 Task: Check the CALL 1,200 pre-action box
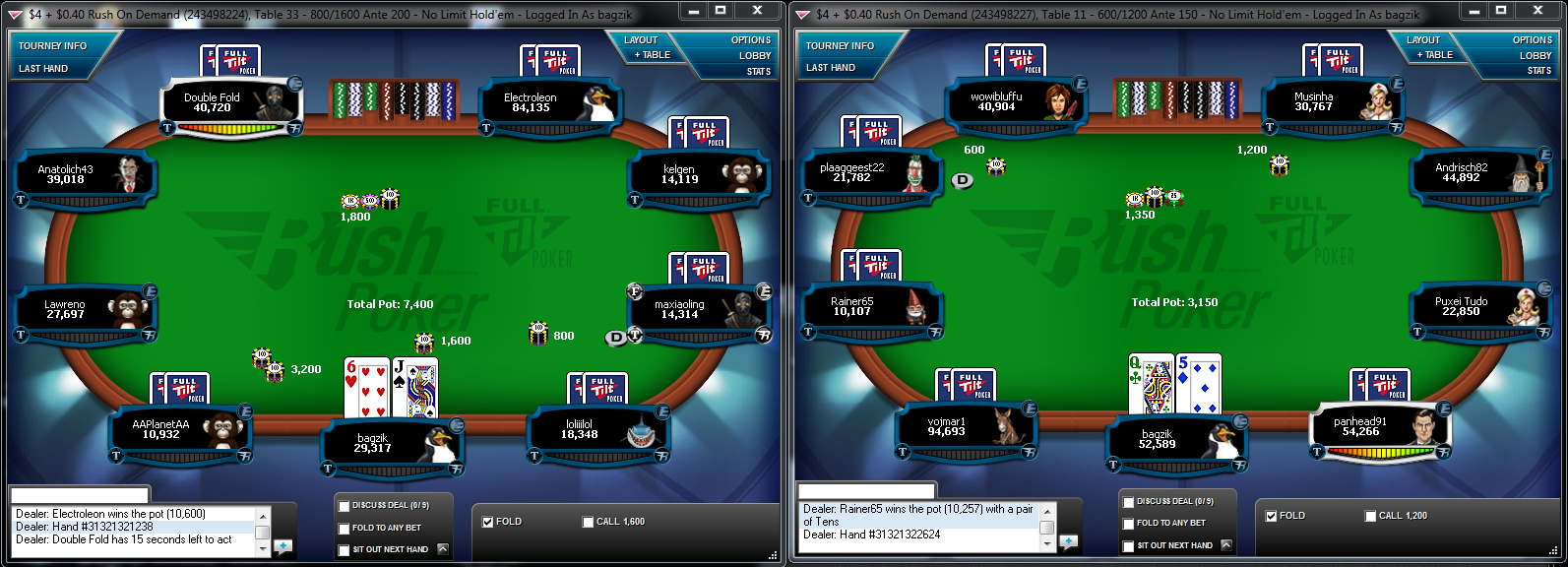point(1370,516)
